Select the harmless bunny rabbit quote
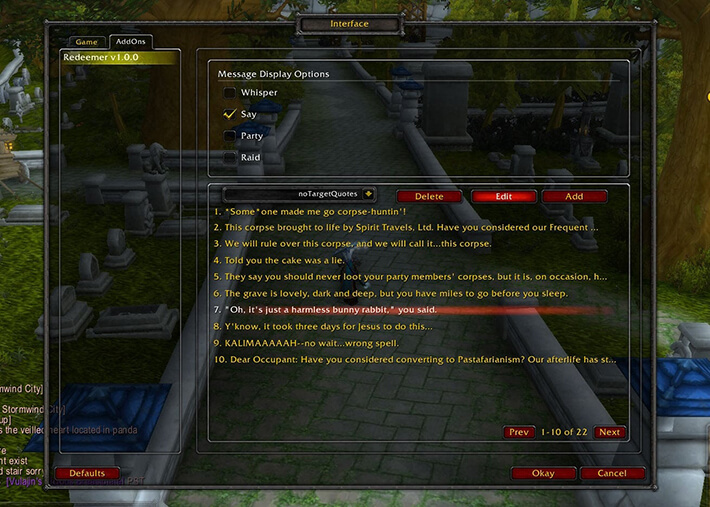Screen dimensions: 710x507 320,309
